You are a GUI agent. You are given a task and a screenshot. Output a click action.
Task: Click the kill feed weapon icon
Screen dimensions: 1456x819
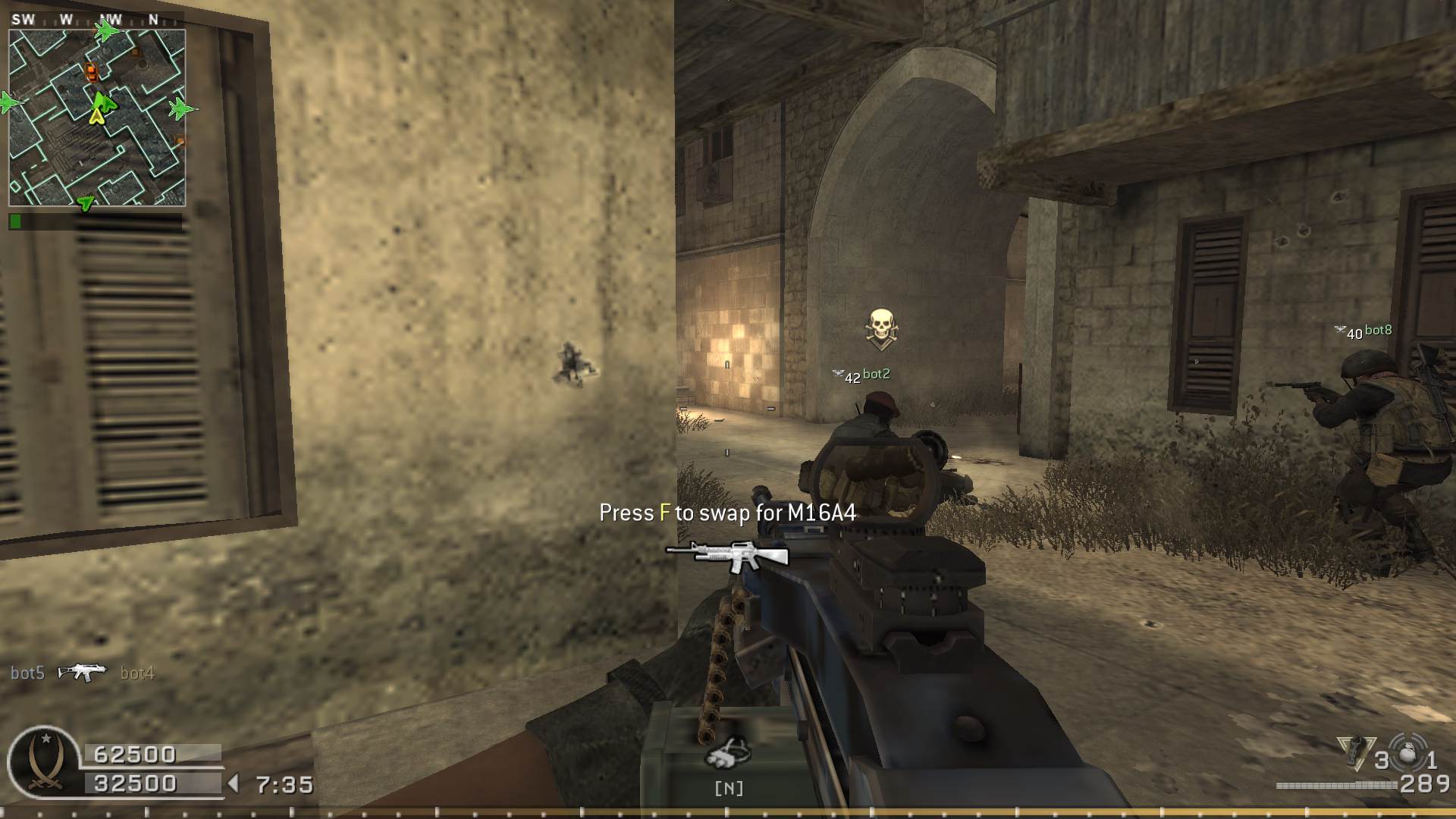tap(82, 672)
